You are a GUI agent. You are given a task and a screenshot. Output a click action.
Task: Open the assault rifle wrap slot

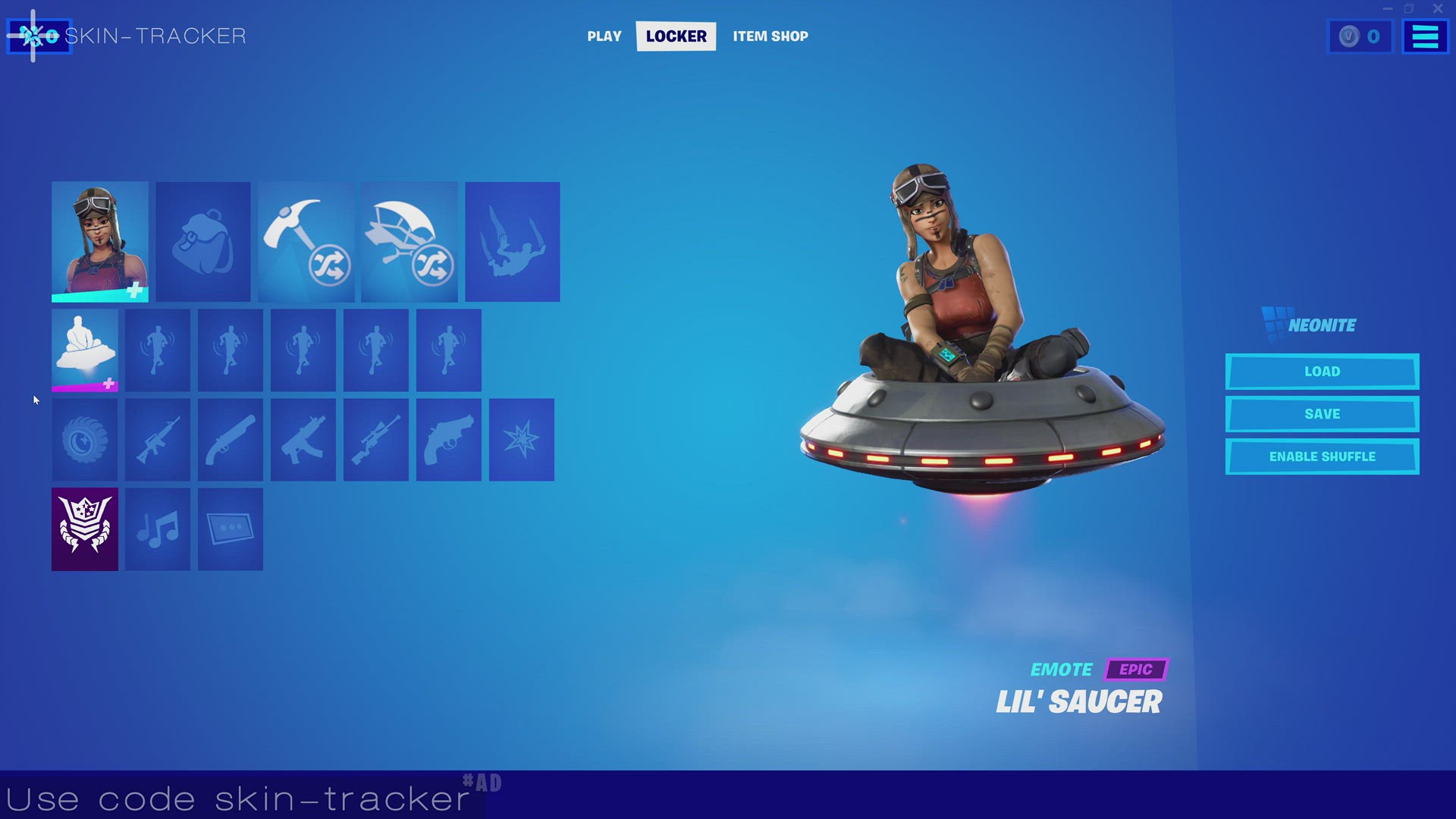click(x=157, y=440)
